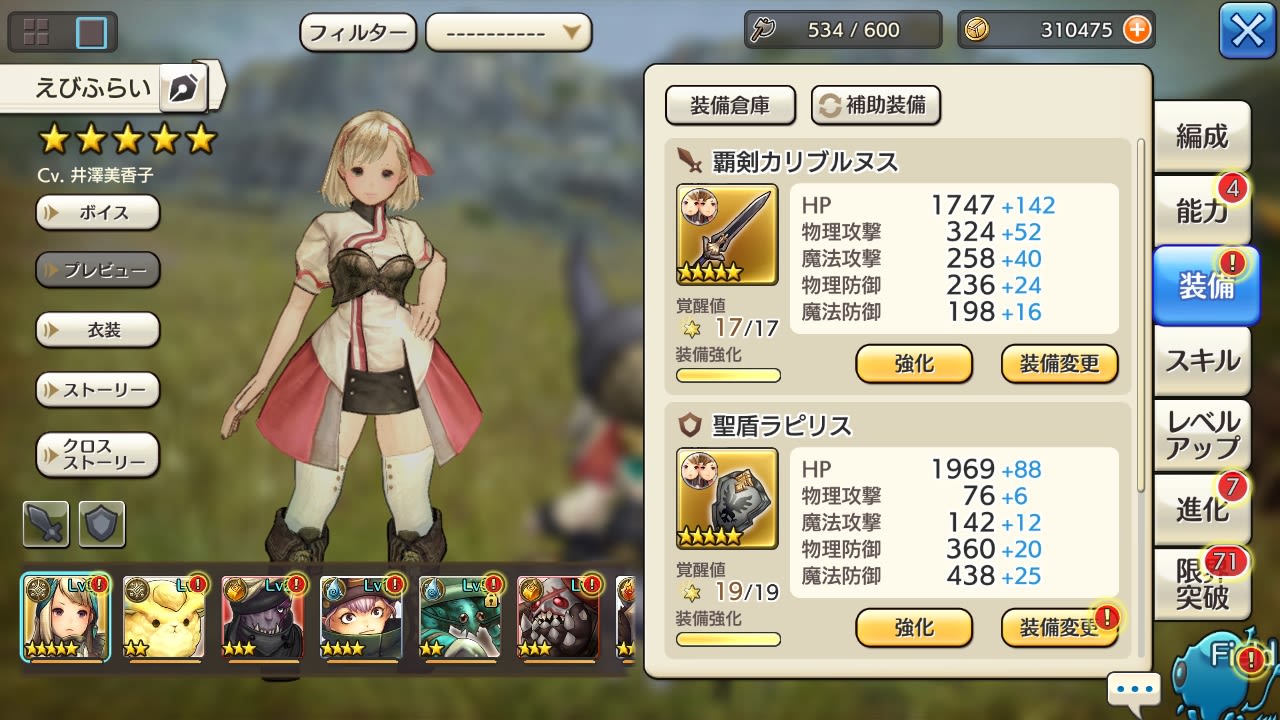The height and width of the screenshot is (720, 1280).
Task: Expand the filter dropdown list
Action: [508, 32]
